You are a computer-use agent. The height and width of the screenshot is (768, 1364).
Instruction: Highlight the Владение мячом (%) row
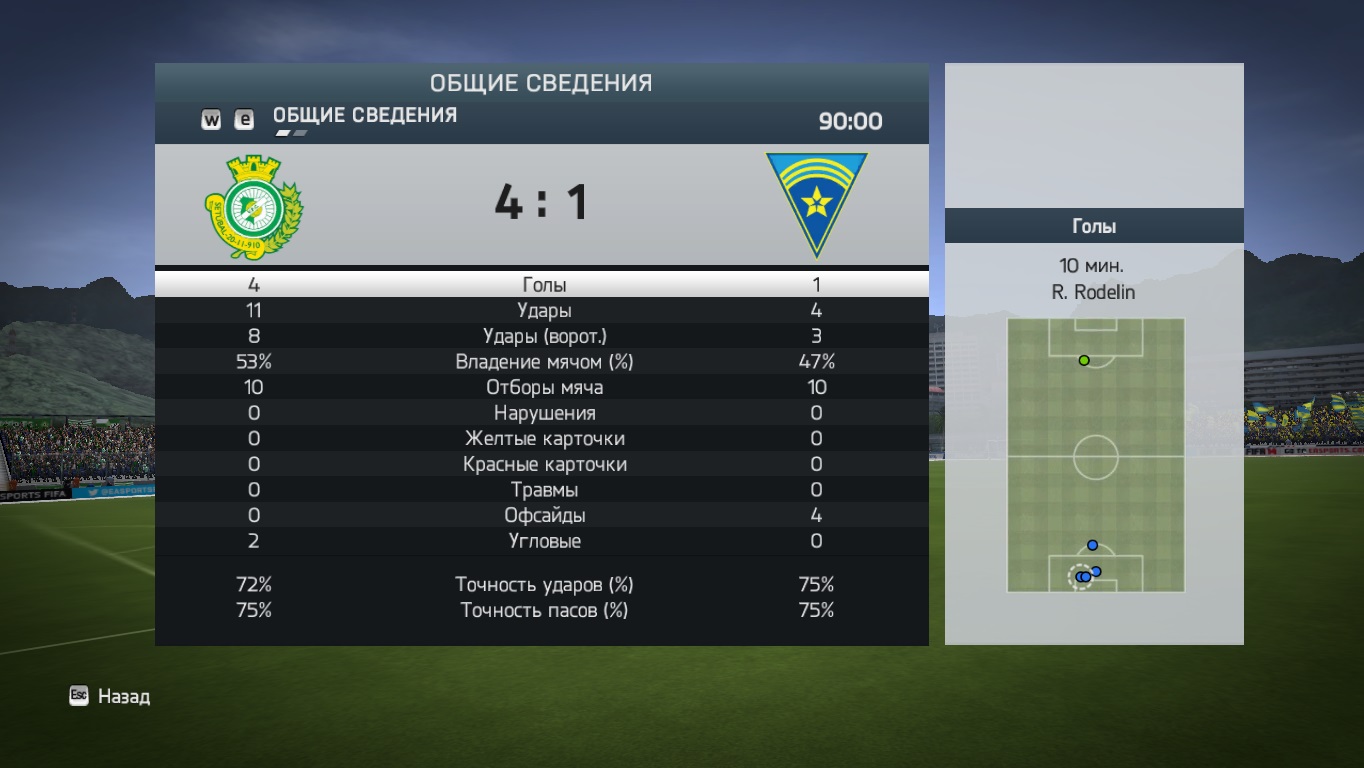(544, 362)
